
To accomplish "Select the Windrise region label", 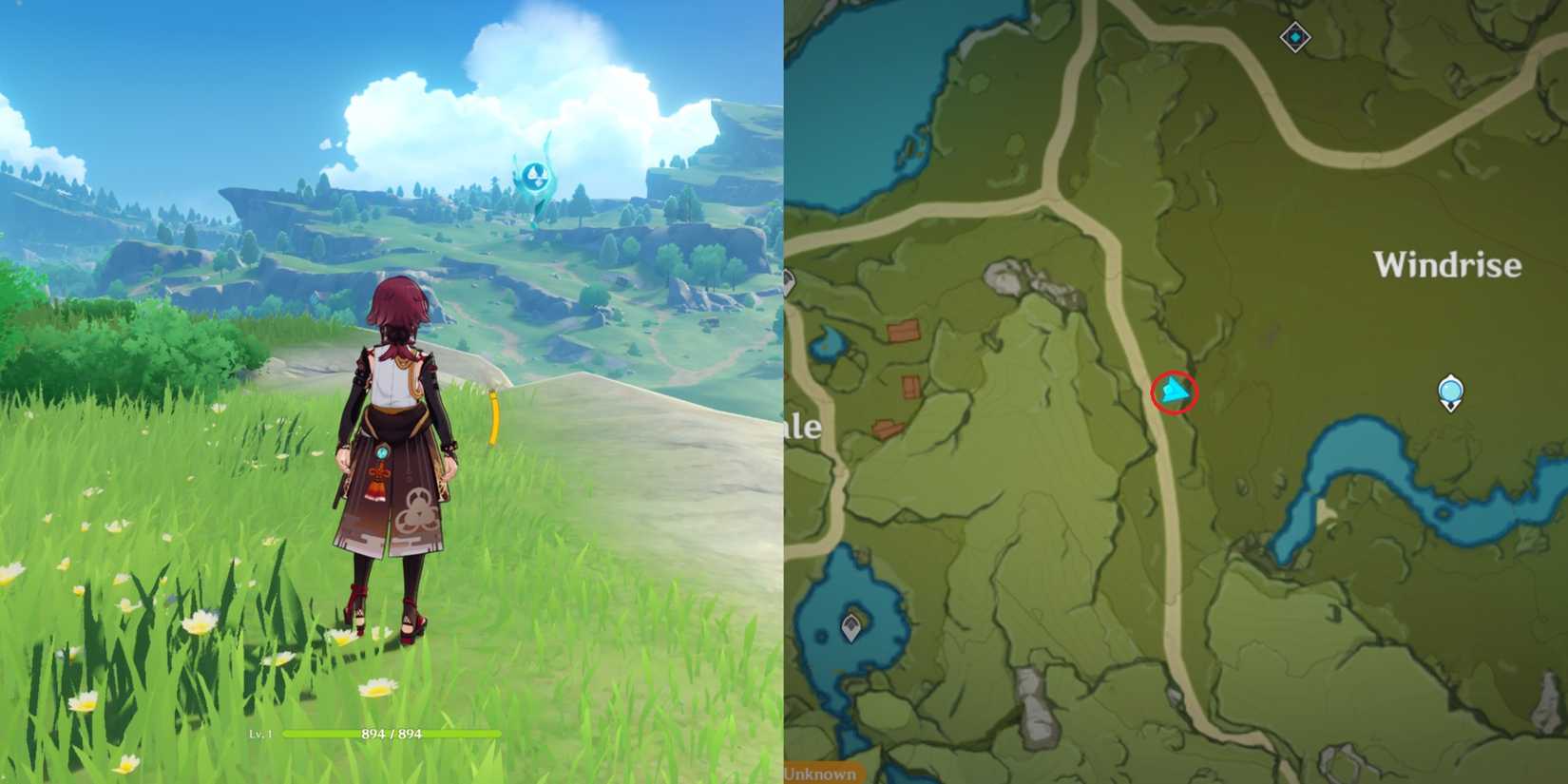I will point(1448,266).
